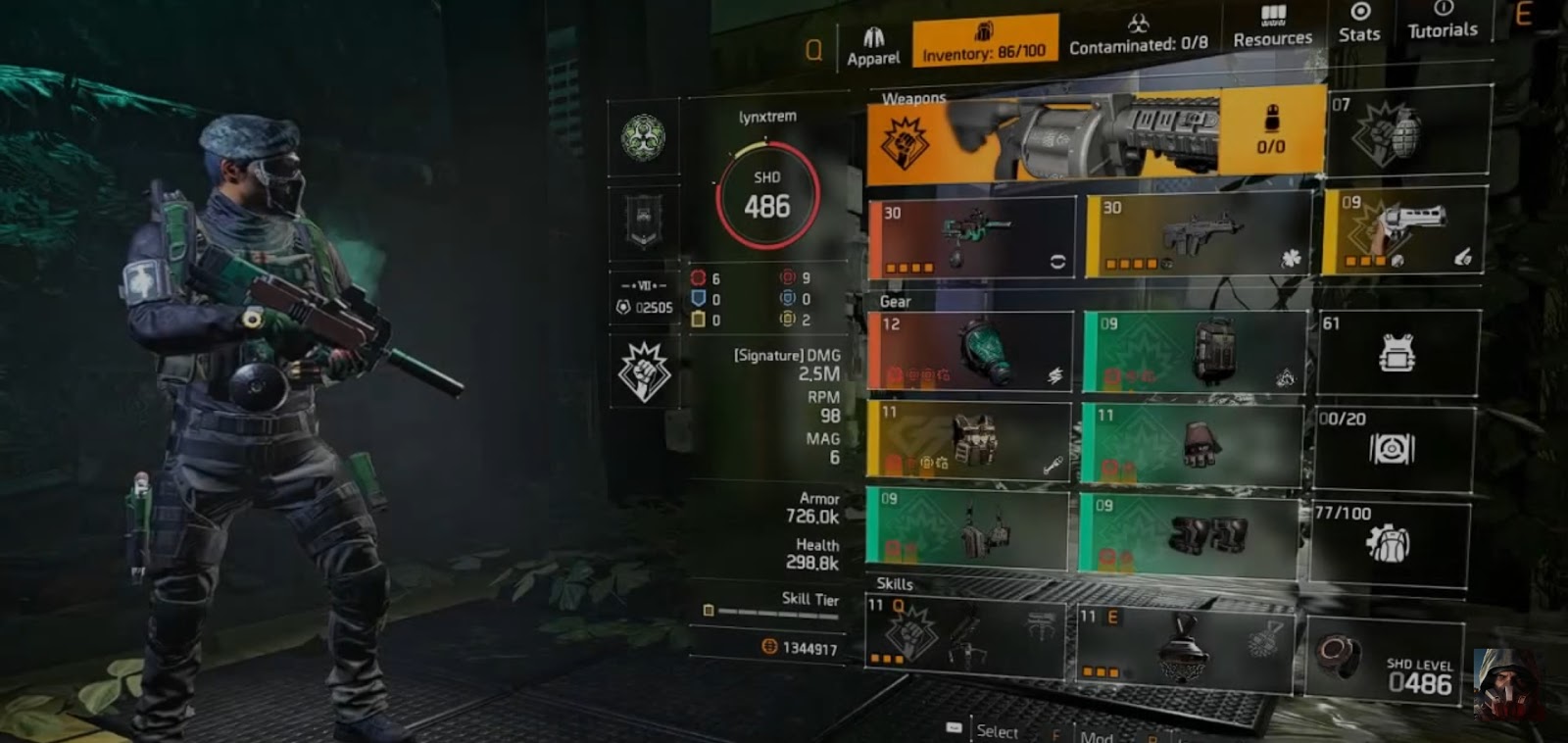This screenshot has height=743, width=1568.
Task: Click the Mod button at the bottom
Action: click(1097, 735)
